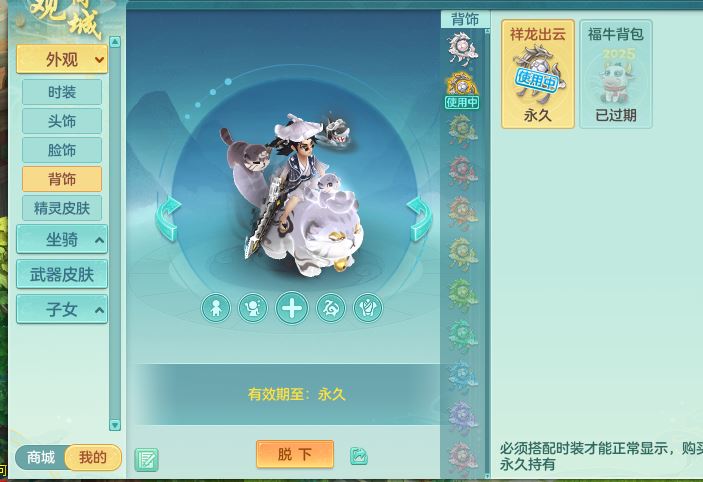Click the share icon next to 脱下
The width and height of the screenshot is (703, 482).
pos(359,456)
